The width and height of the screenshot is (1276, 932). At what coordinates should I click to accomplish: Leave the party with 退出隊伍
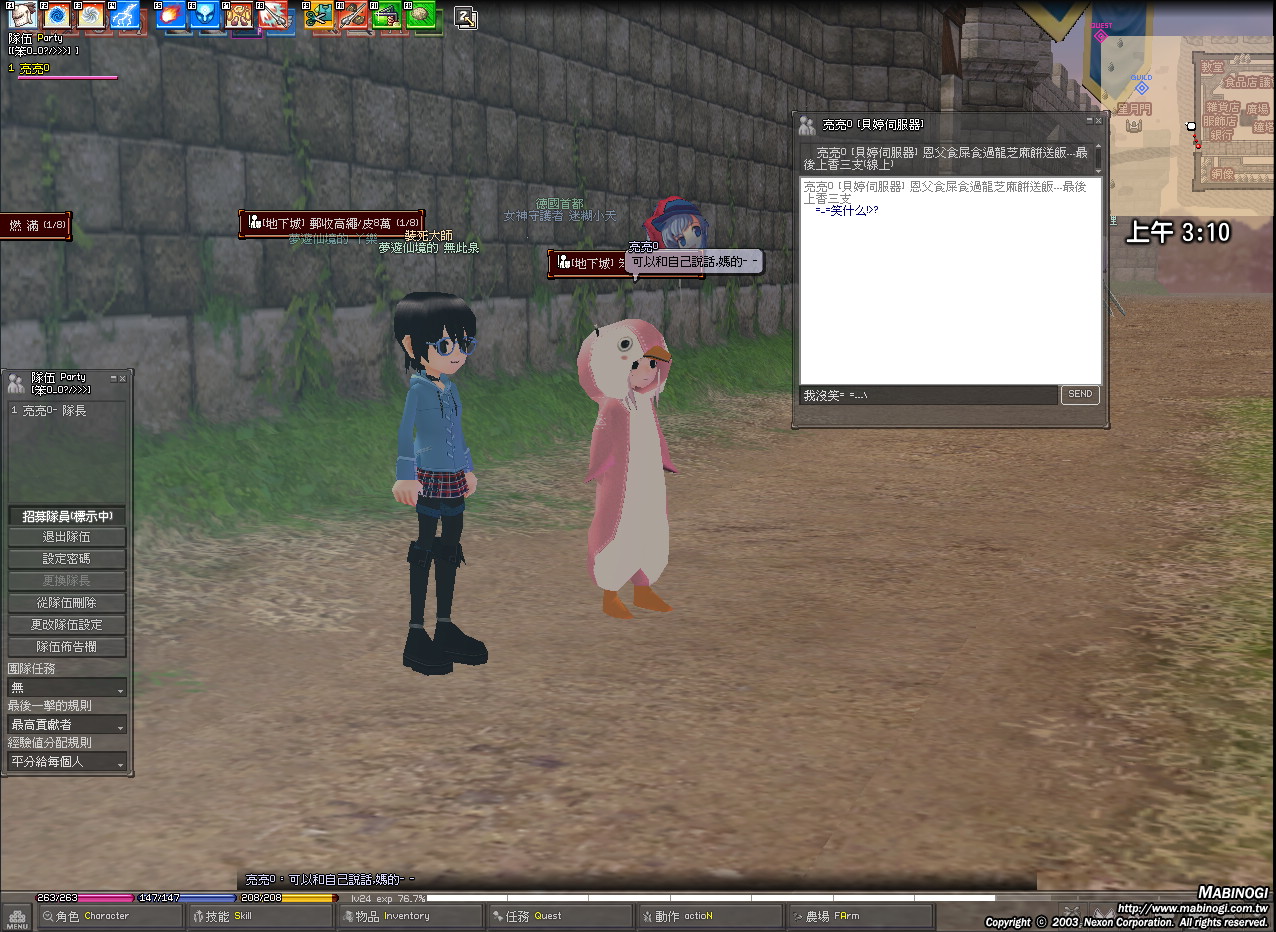point(68,538)
